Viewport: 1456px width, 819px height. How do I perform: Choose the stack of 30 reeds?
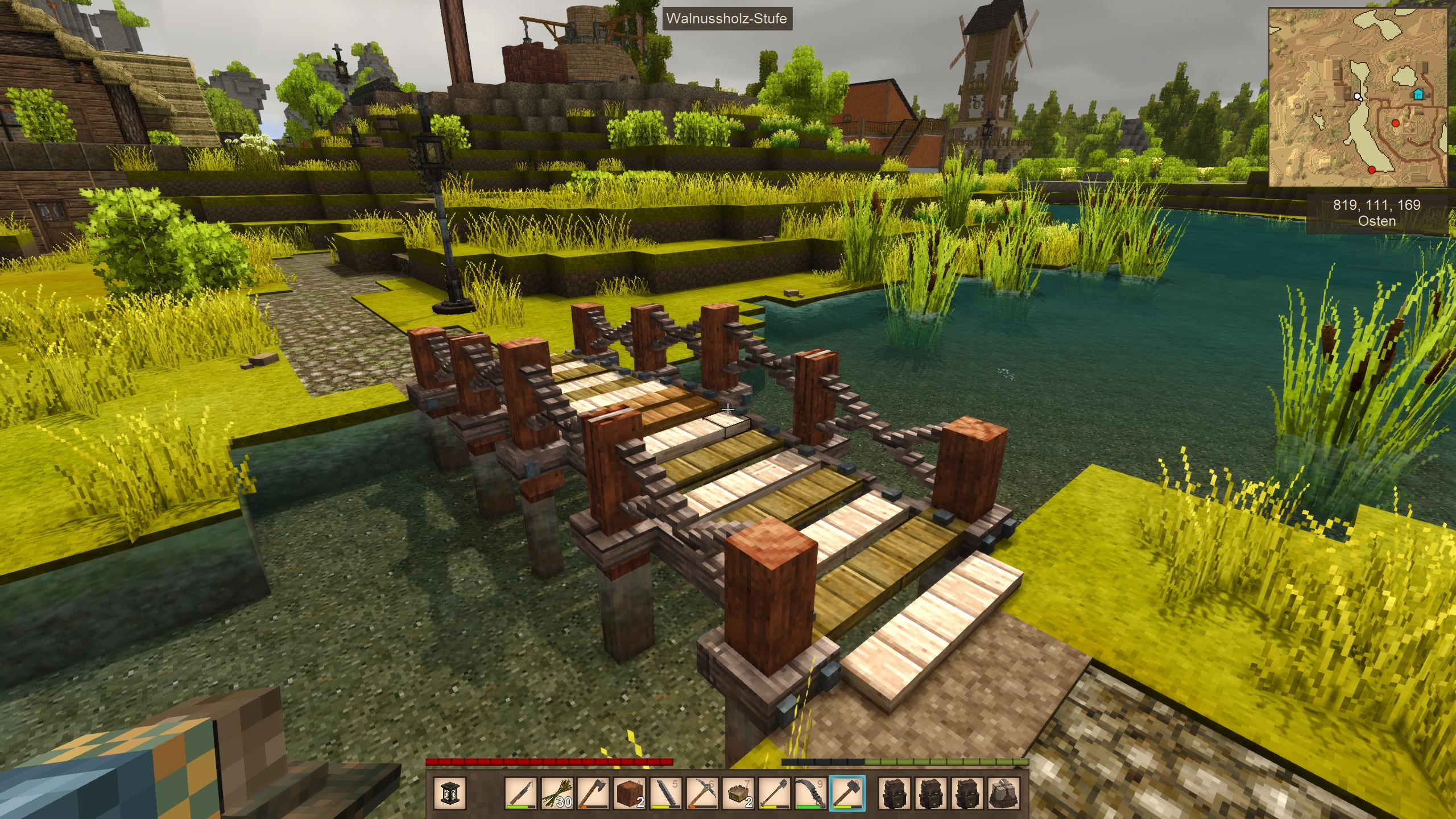coord(557,793)
